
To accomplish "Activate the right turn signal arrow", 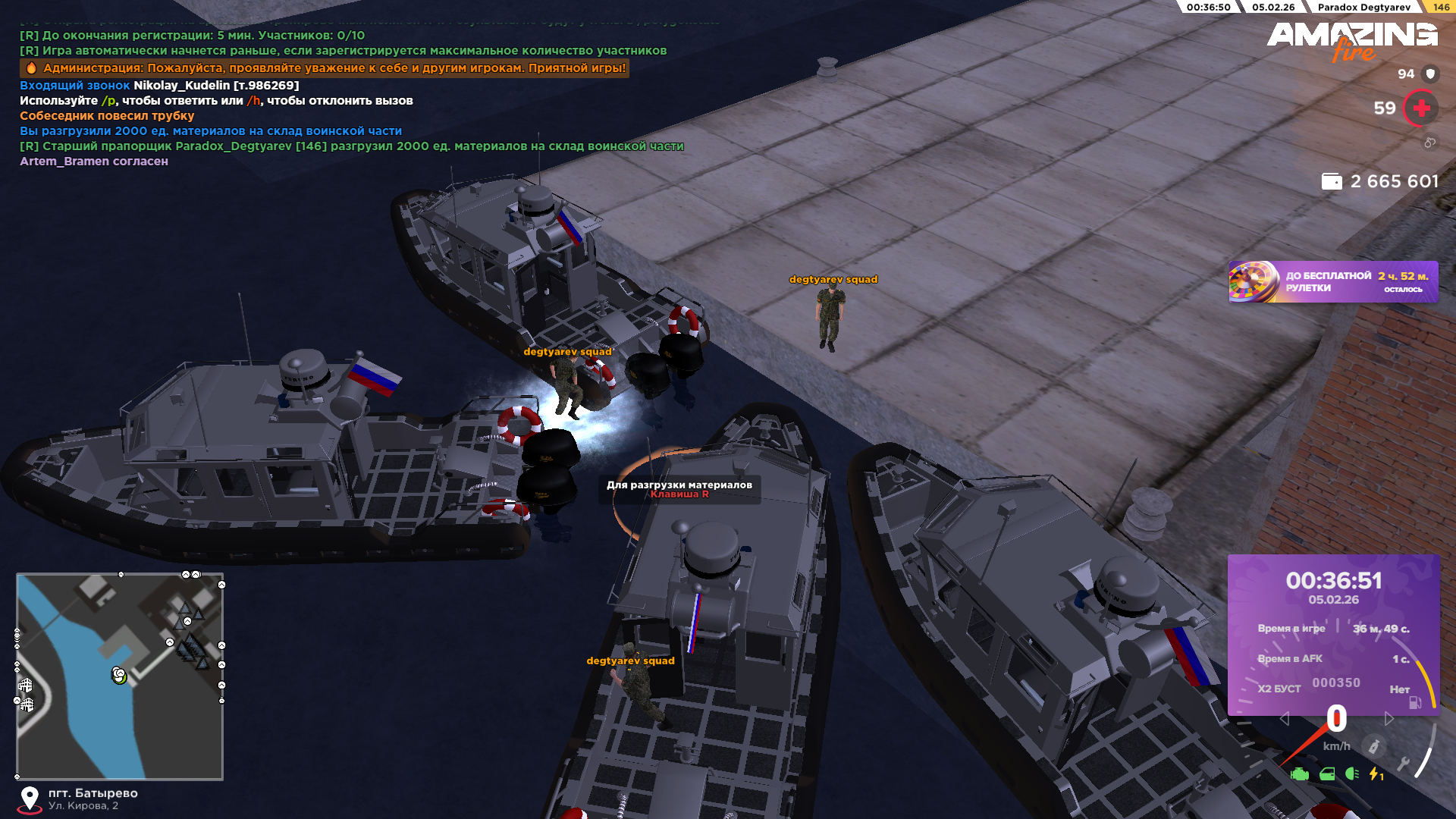I will click(x=1389, y=719).
